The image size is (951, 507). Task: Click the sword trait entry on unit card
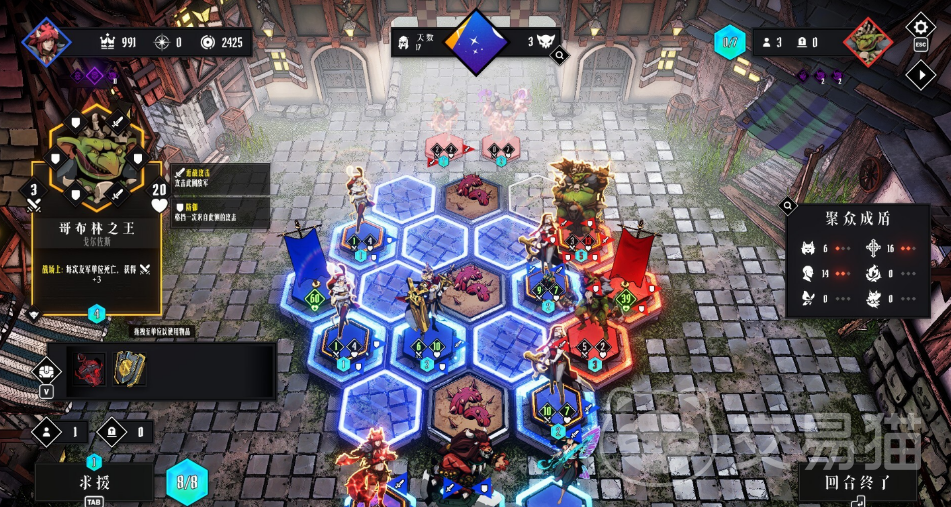point(220,178)
